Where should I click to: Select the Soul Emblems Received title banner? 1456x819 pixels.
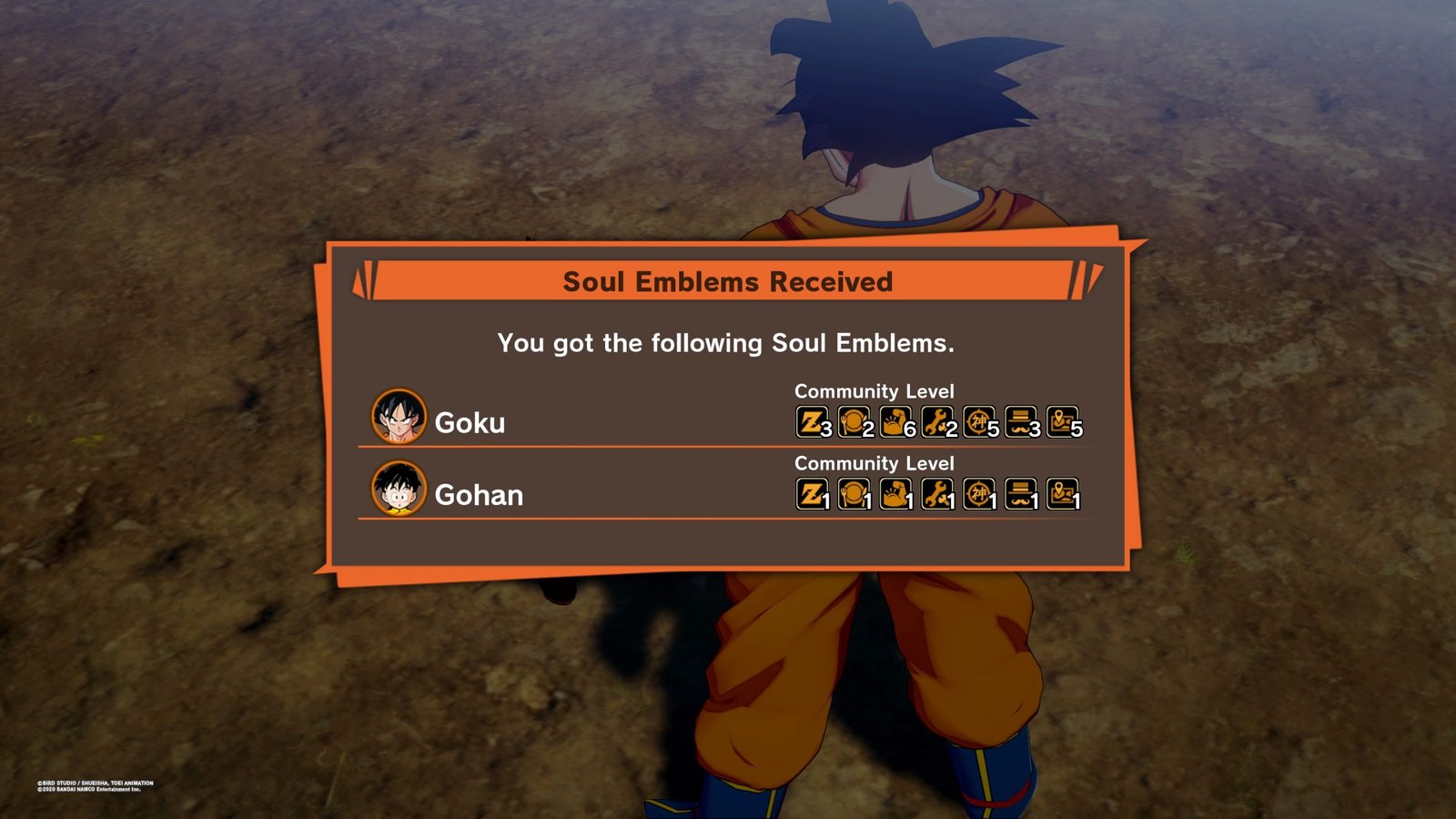click(x=728, y=281)
